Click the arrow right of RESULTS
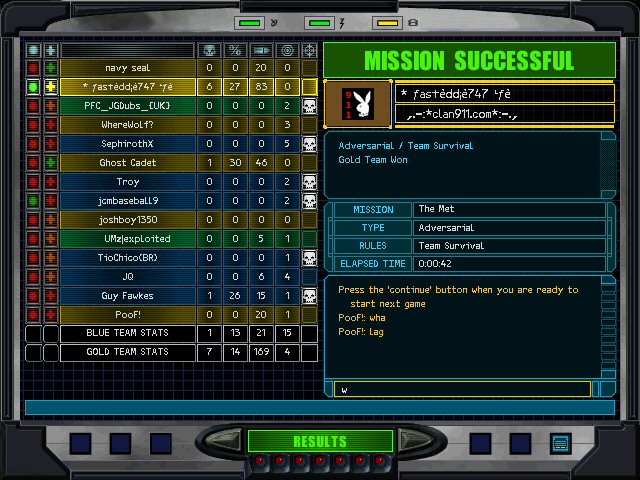 pyautogui.click(x=412, y=441)
